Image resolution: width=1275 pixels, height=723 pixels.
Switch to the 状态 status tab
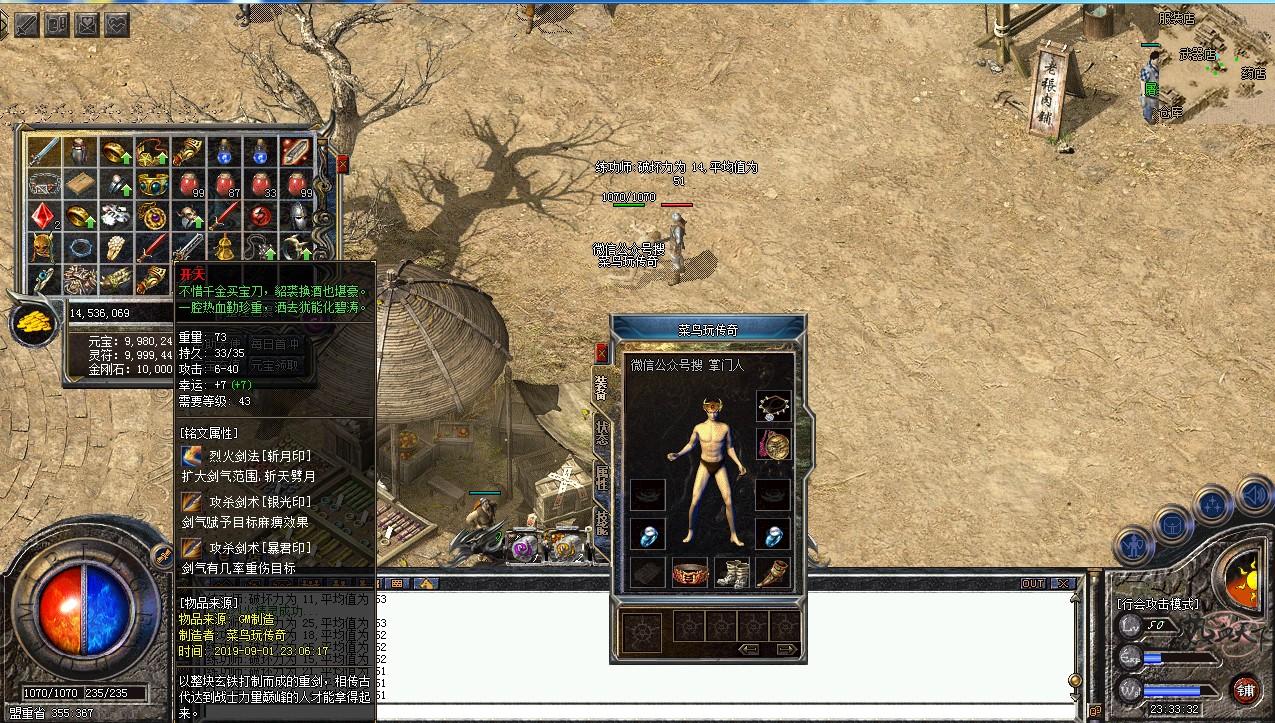[x=601, y=430]
